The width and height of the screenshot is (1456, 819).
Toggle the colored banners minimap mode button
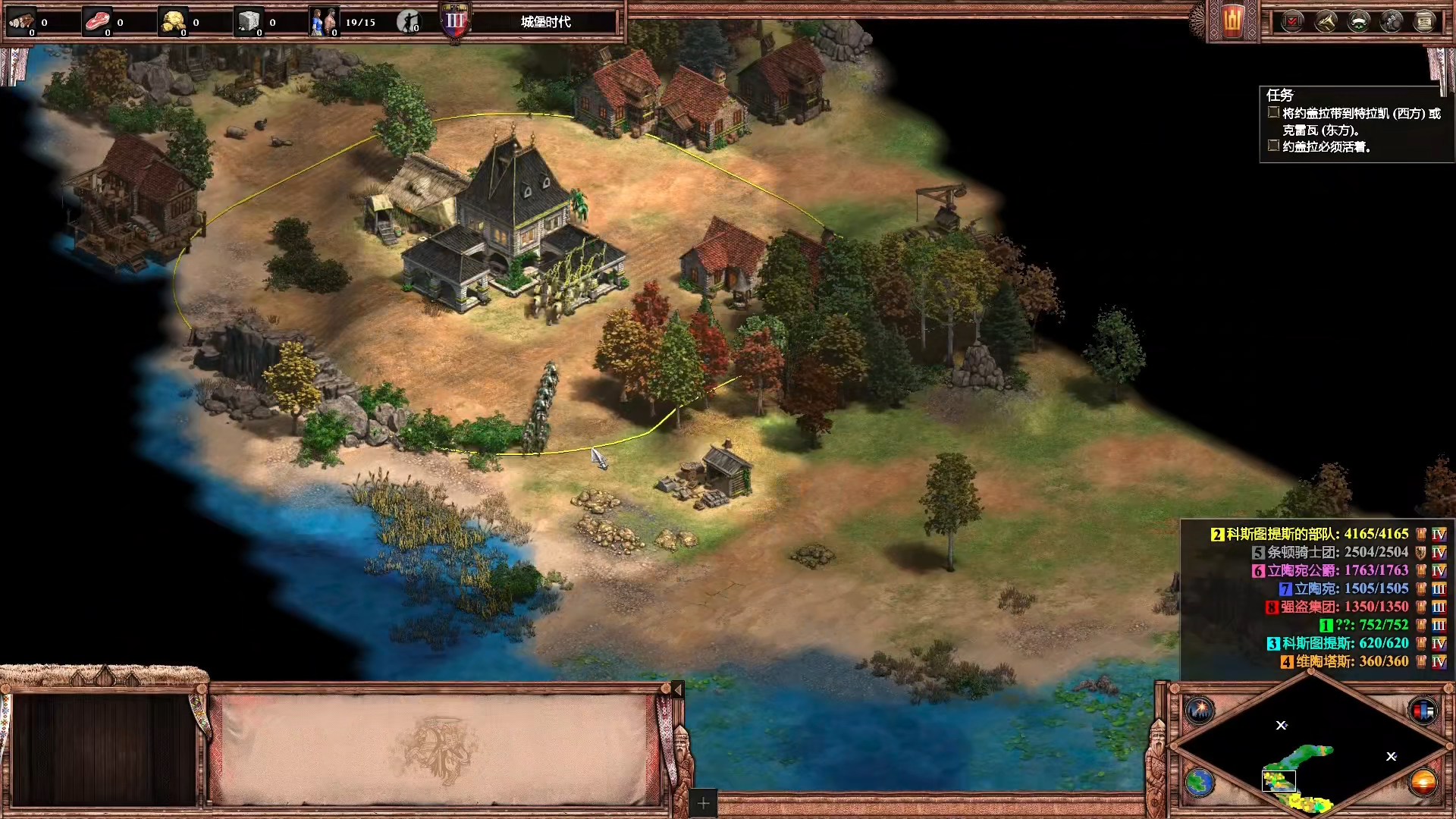click(1423, 711)
